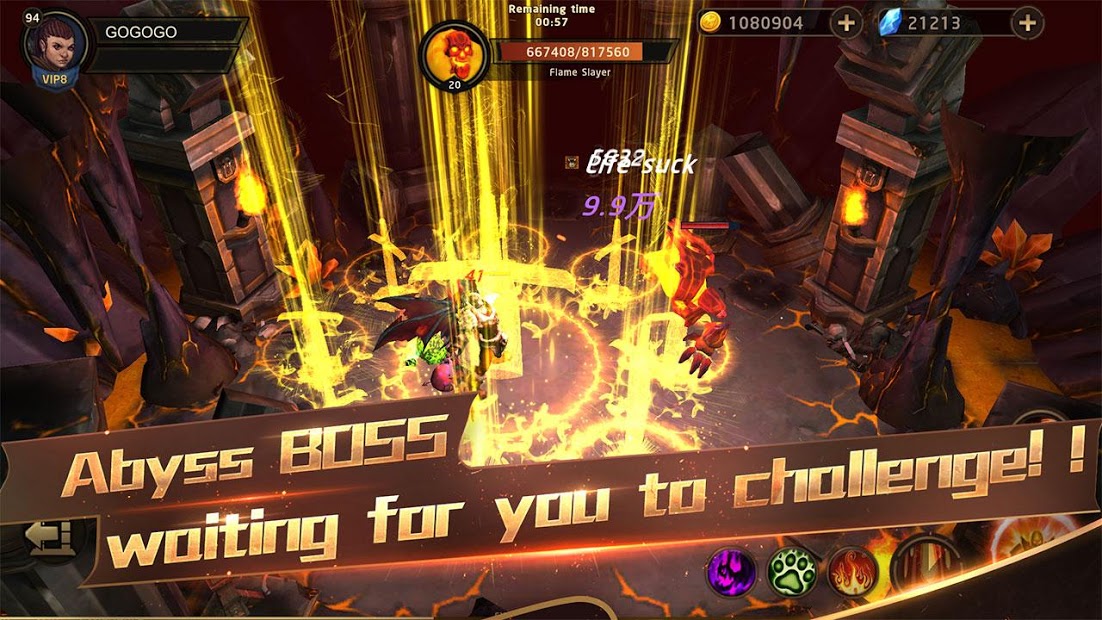Use the green paw print skill
The image size is (1102, 620).
(x=792, y=572)
